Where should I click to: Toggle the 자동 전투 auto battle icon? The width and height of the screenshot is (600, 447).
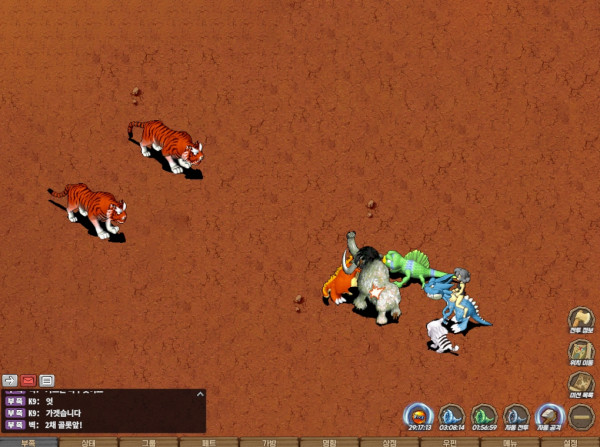(x=516, y=416)
